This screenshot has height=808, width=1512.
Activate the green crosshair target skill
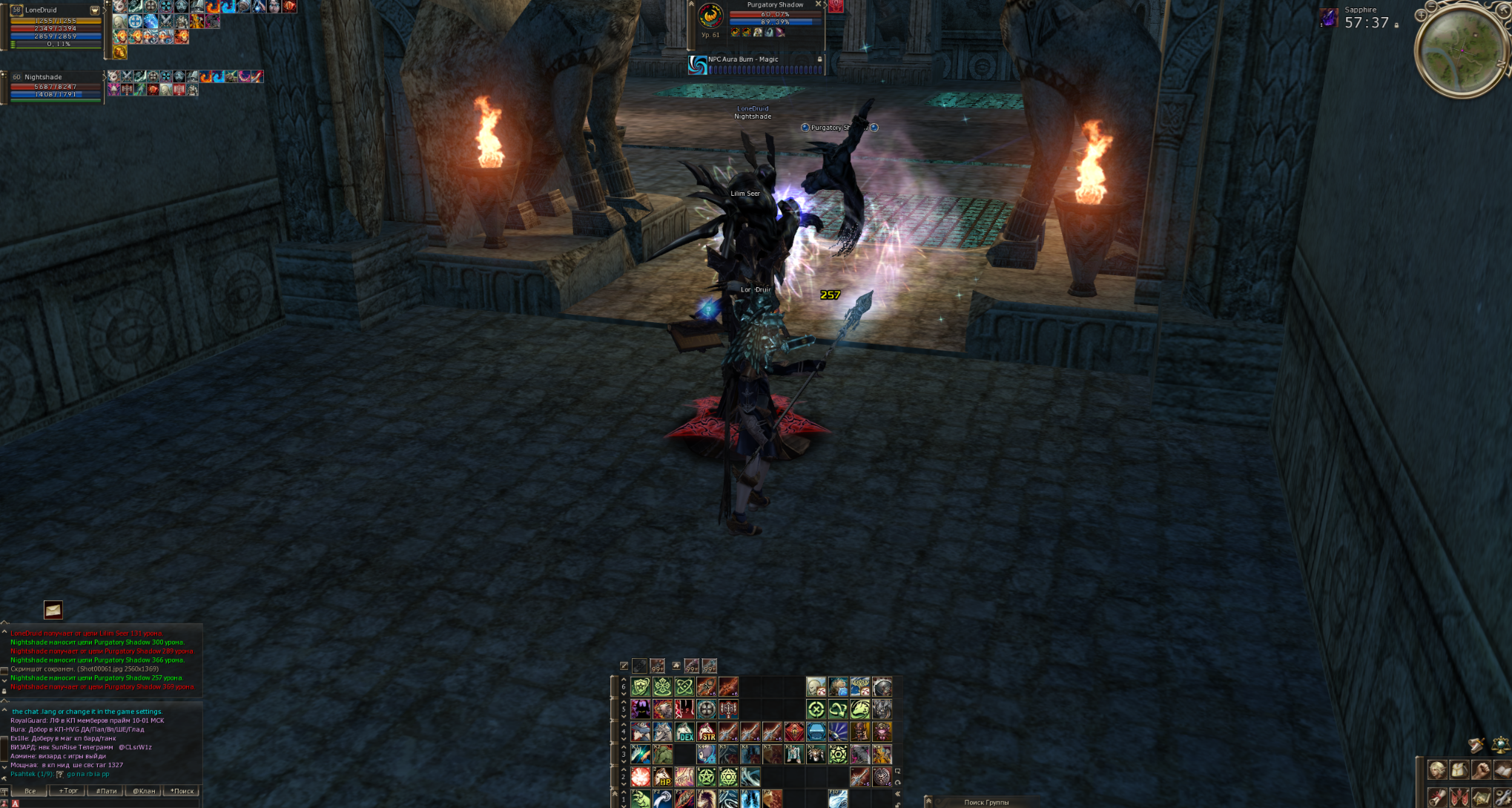pos(816,709)
